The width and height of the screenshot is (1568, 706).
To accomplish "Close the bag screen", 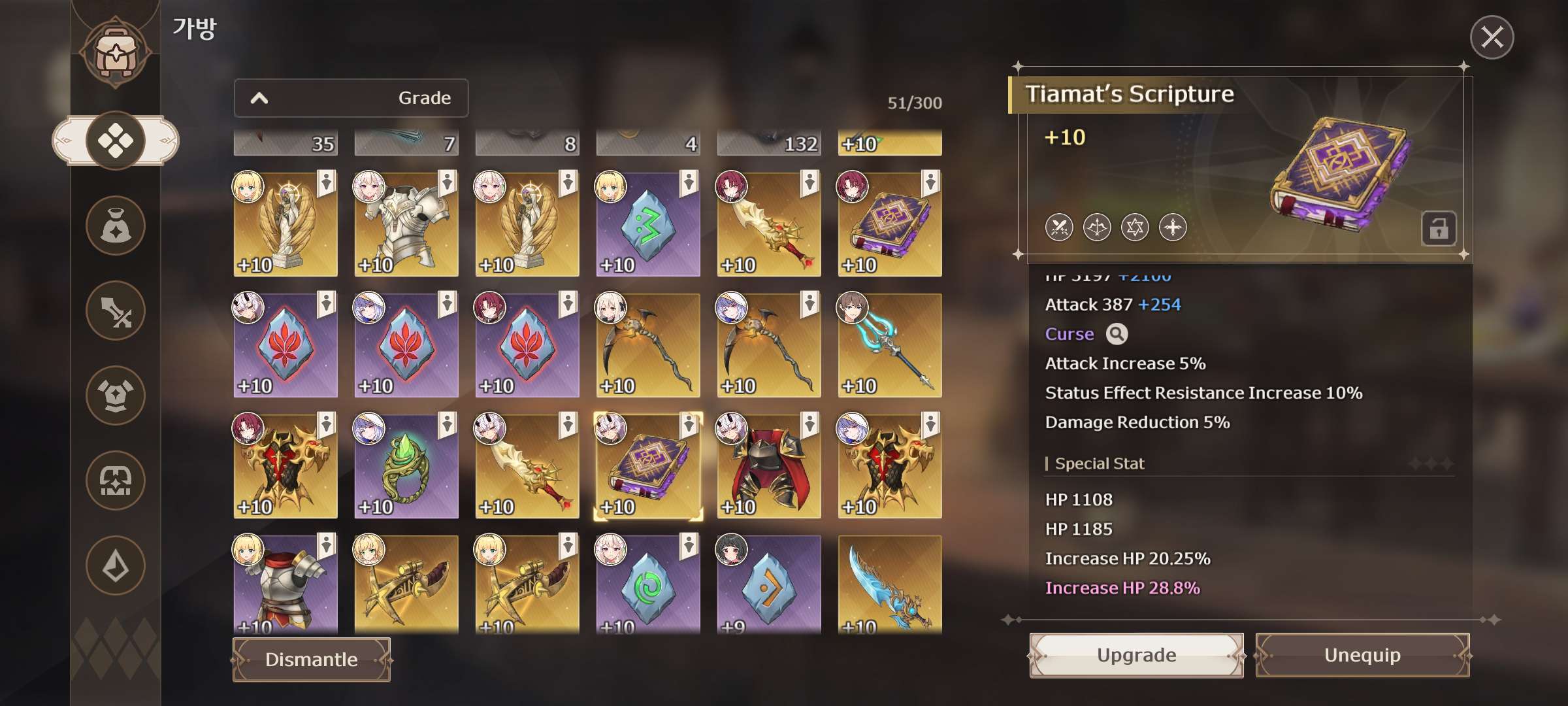I will (x=1492, y=37).
